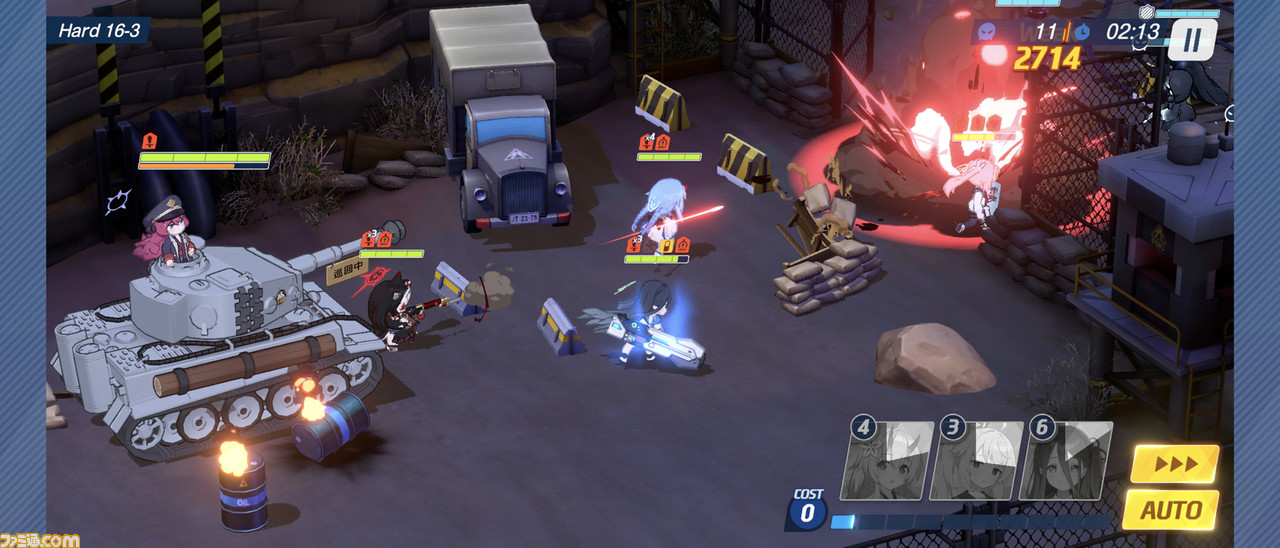
Task: Toggle the AUTO battle mode
Action: coord(1170,509)
